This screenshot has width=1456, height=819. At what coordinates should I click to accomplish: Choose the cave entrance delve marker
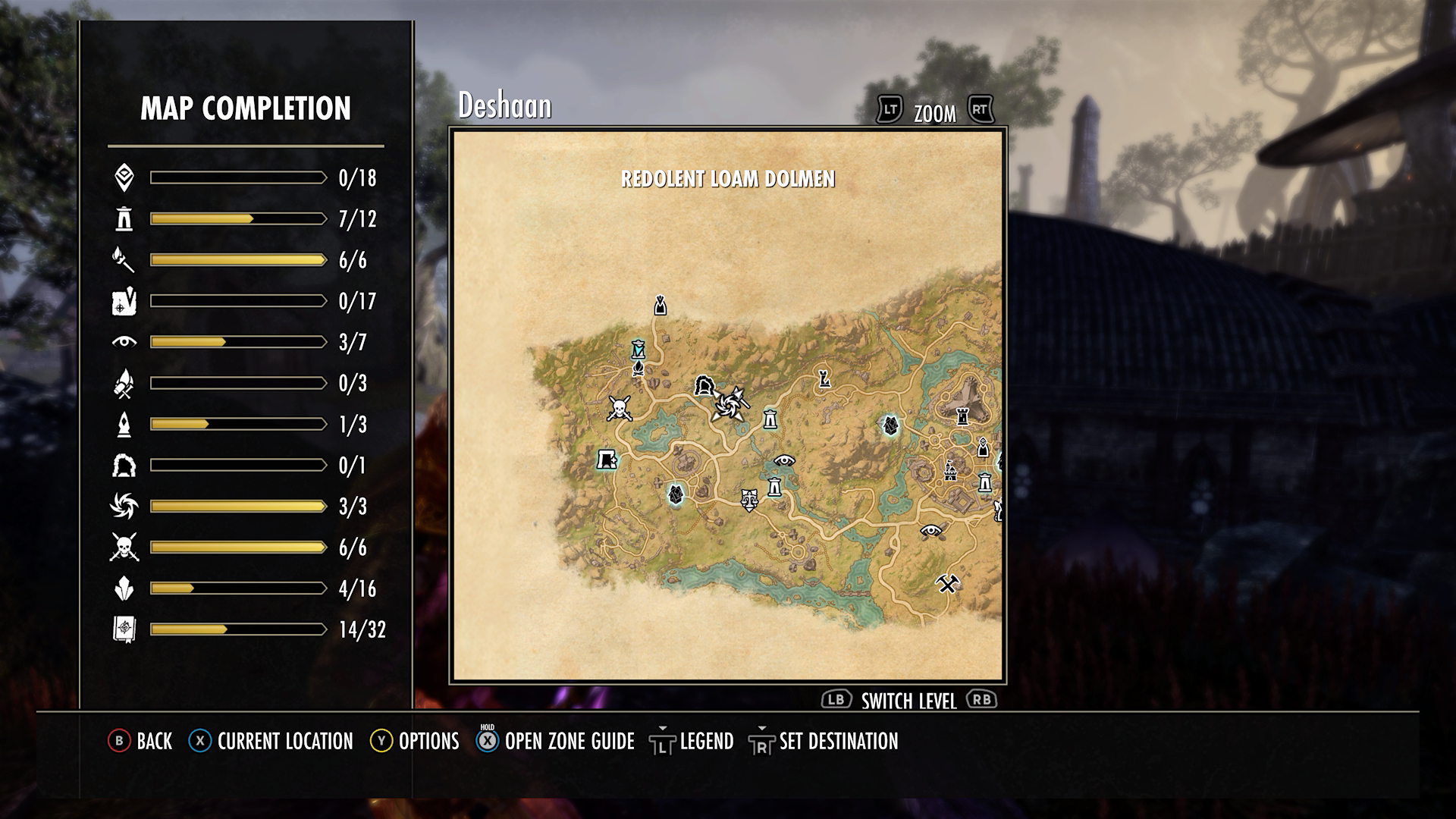[x=704, y=385]
